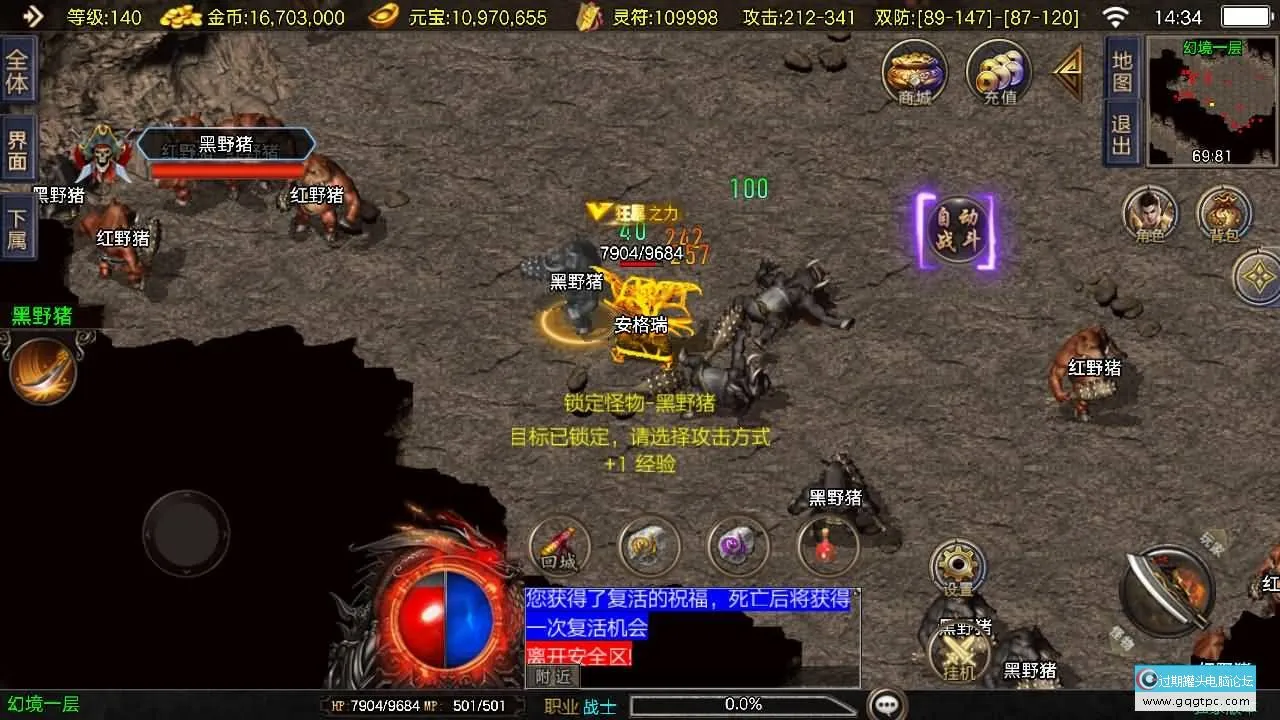Activate the flaming sword skill icon

(43, 370)
